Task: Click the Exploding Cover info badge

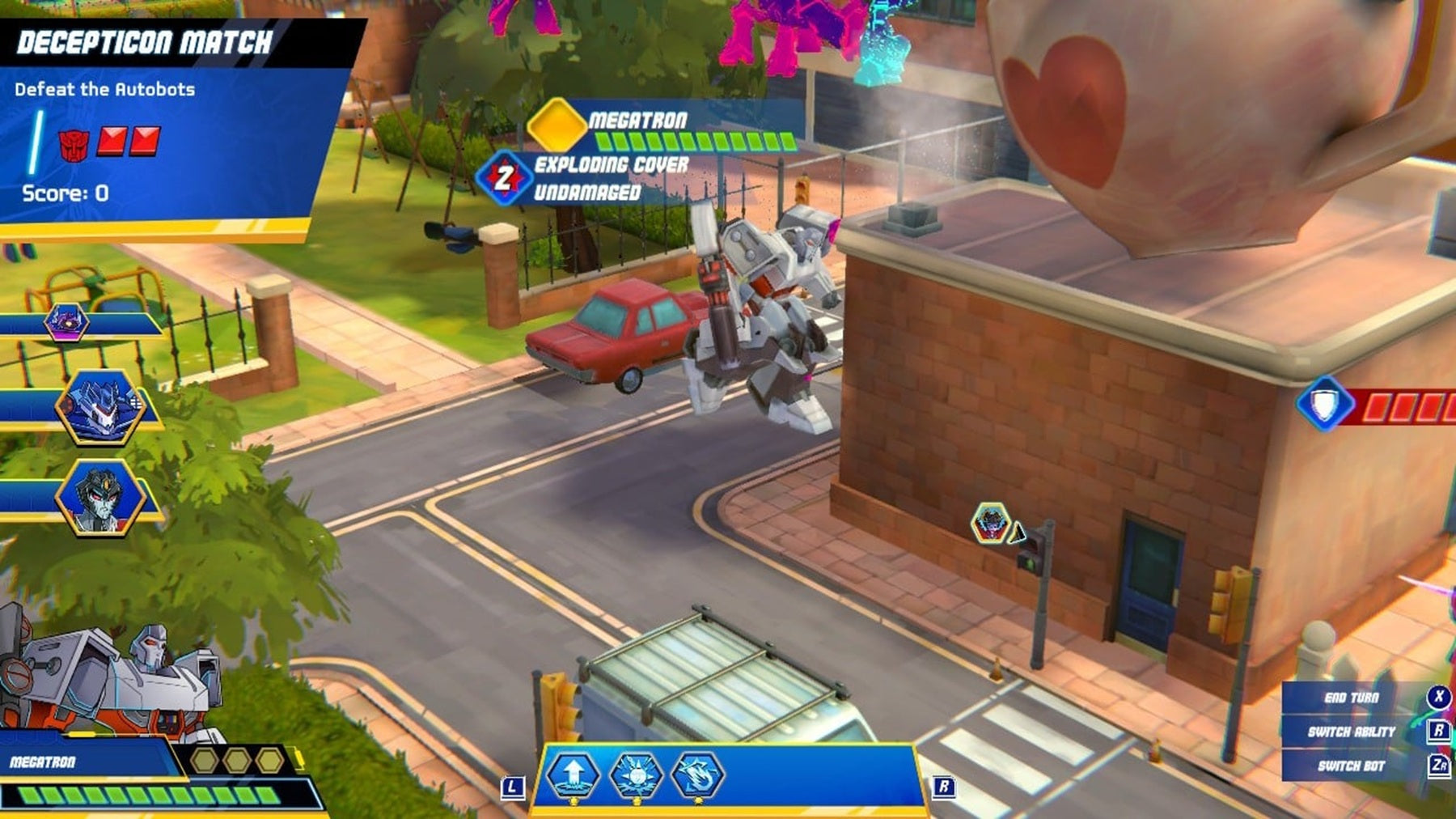Action: point(504,177)
